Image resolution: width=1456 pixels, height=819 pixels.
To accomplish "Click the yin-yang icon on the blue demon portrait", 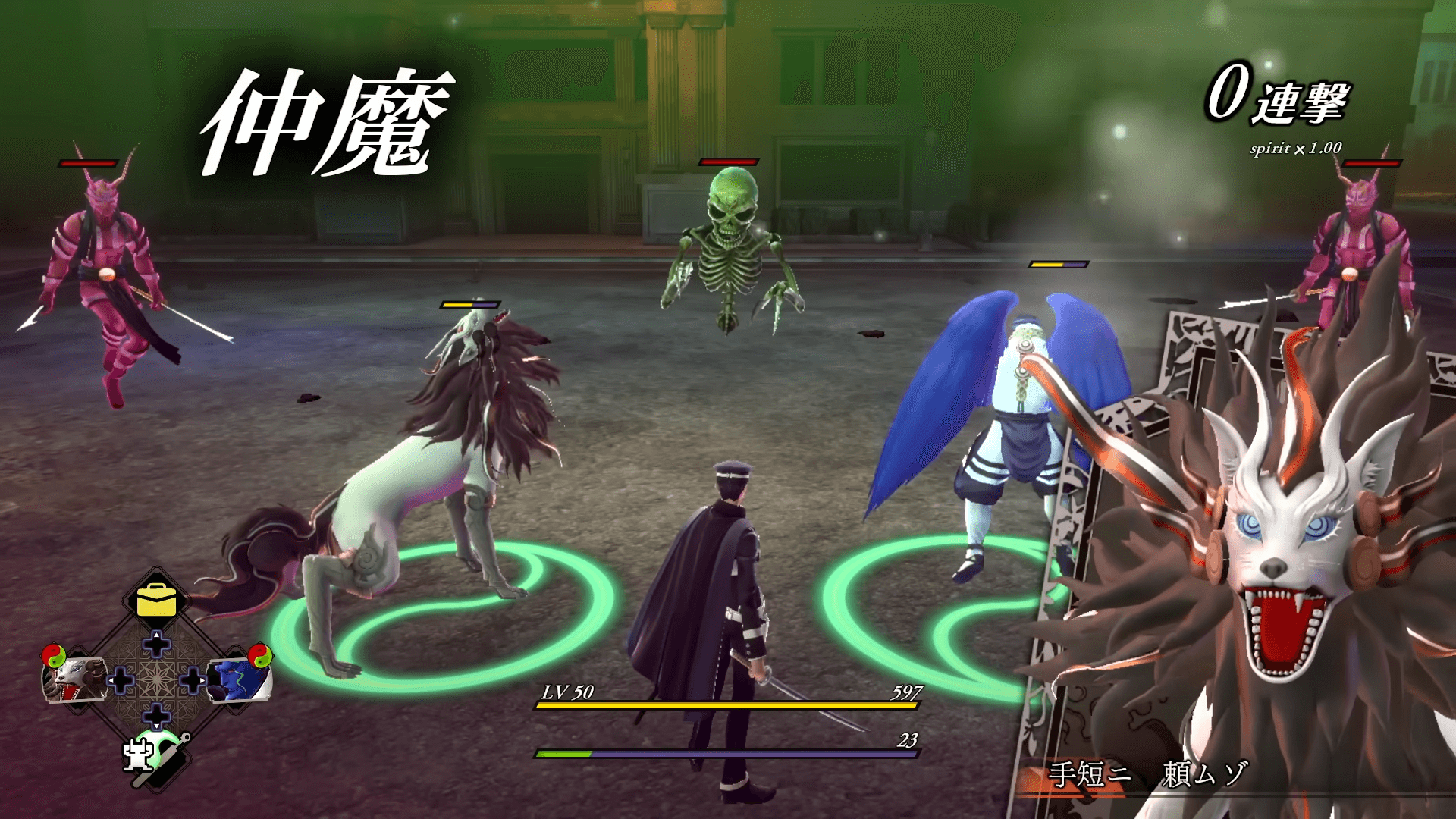I will pyautogui.click(x=261, y=655).
